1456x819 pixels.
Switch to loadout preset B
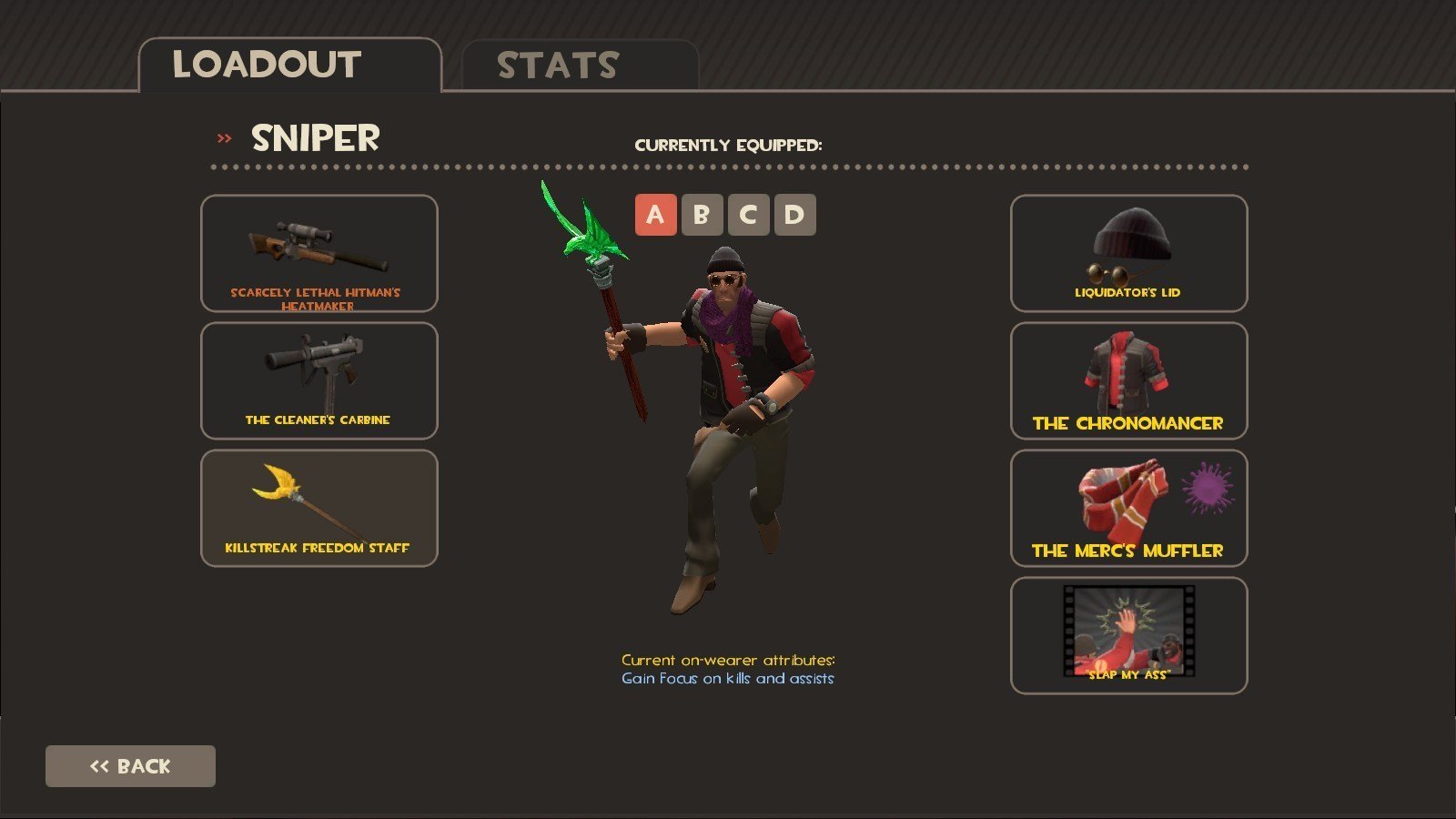point(702,215)
